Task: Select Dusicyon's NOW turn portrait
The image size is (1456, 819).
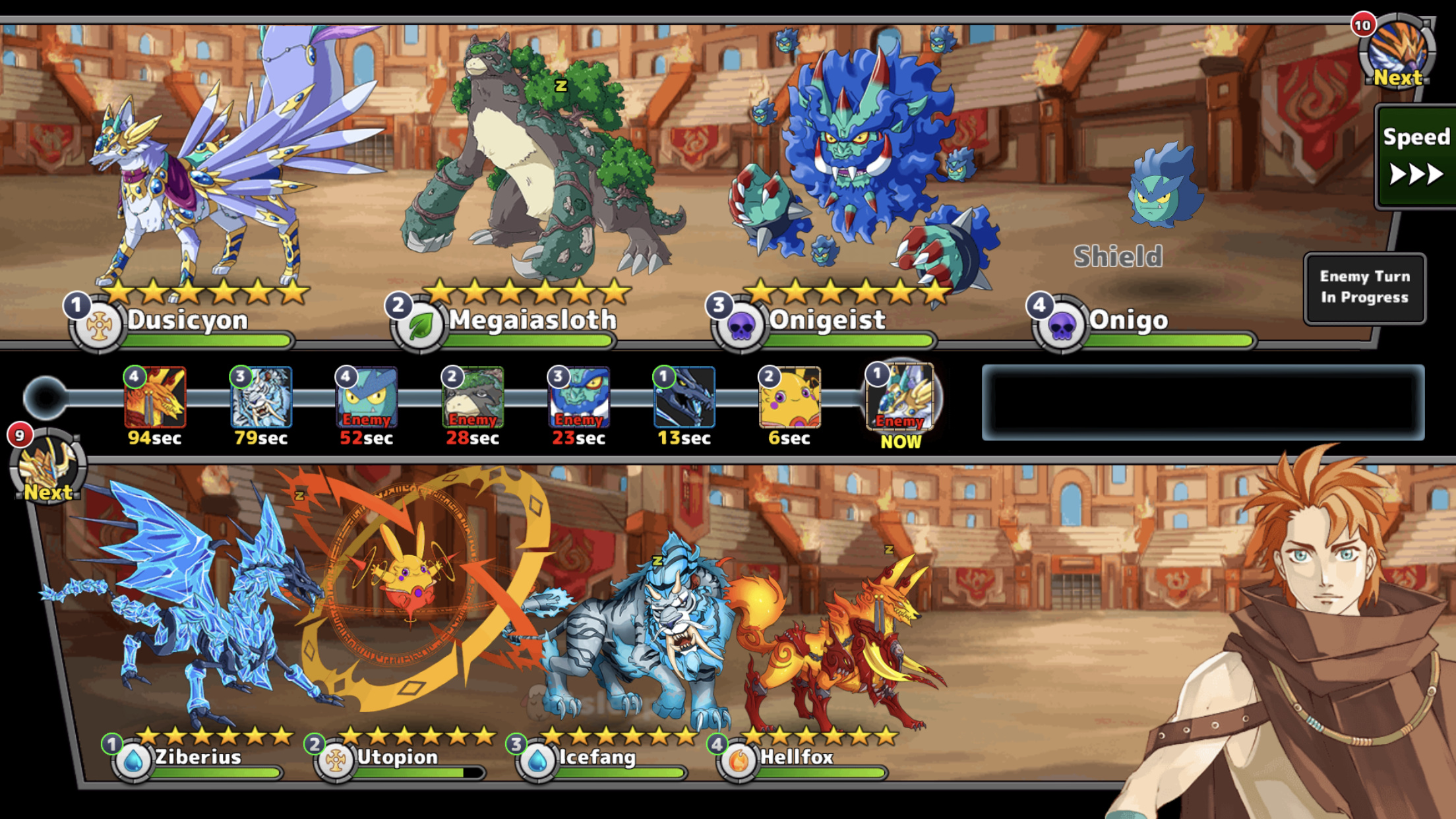Action: (901, 398)
